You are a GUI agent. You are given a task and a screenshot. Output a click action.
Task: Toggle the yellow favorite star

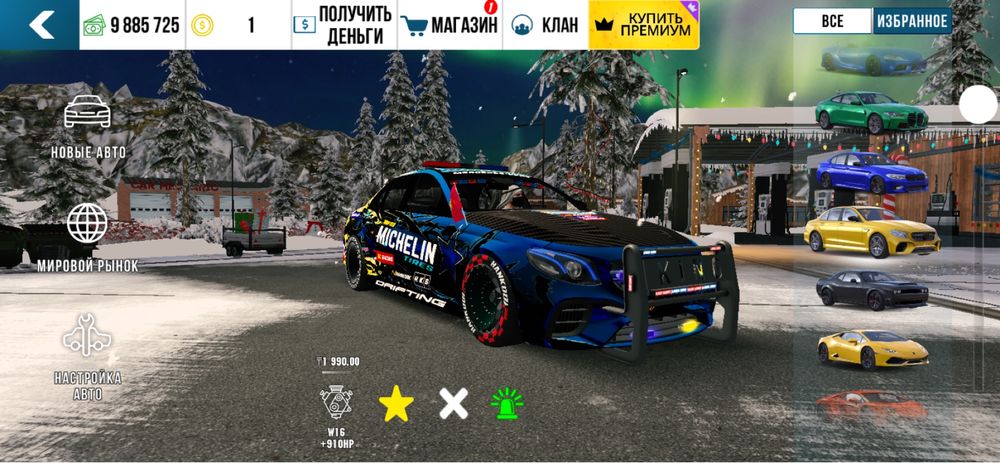click(396, 403)
